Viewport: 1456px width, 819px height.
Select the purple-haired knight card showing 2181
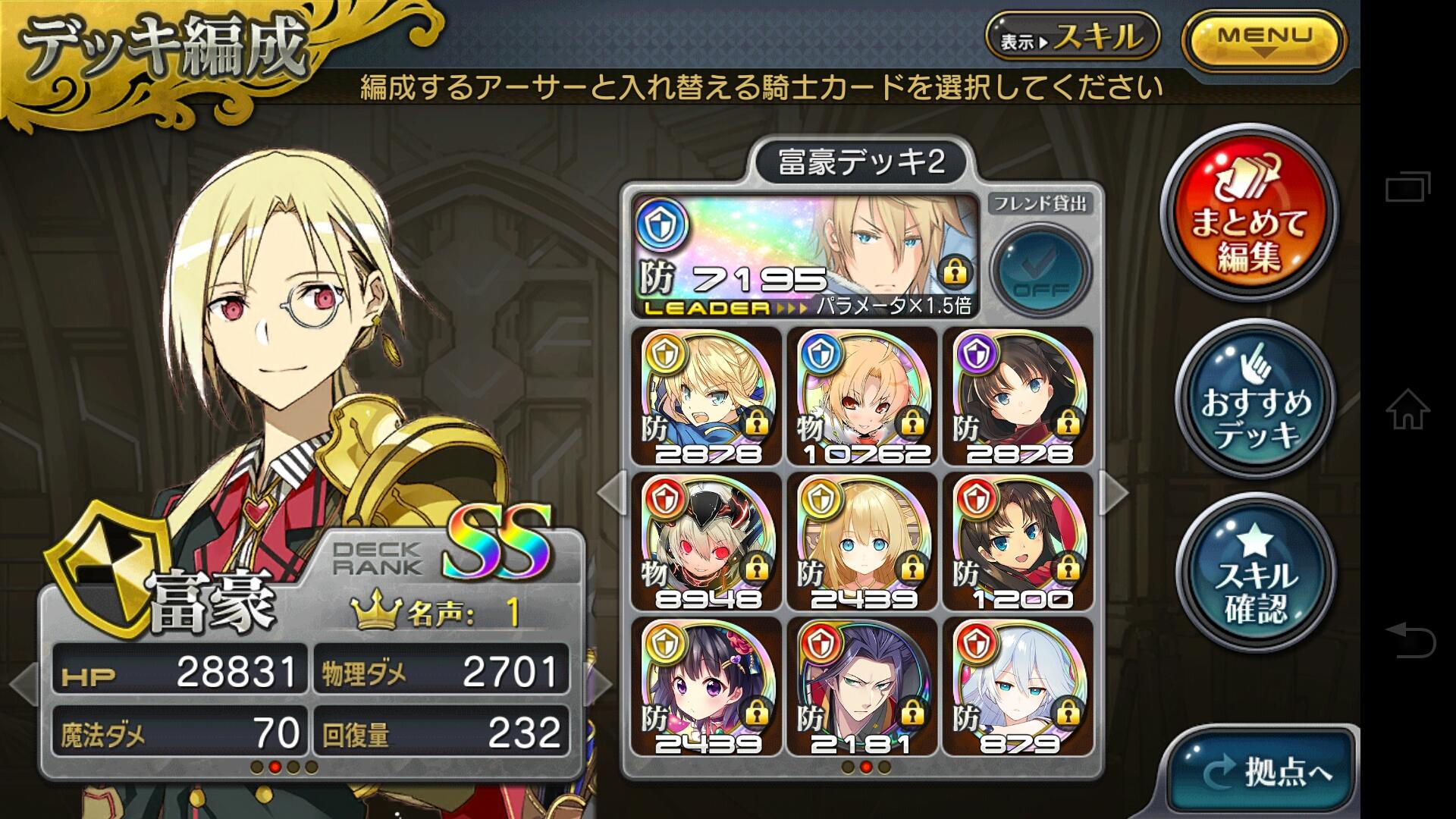tap(863, 687)
